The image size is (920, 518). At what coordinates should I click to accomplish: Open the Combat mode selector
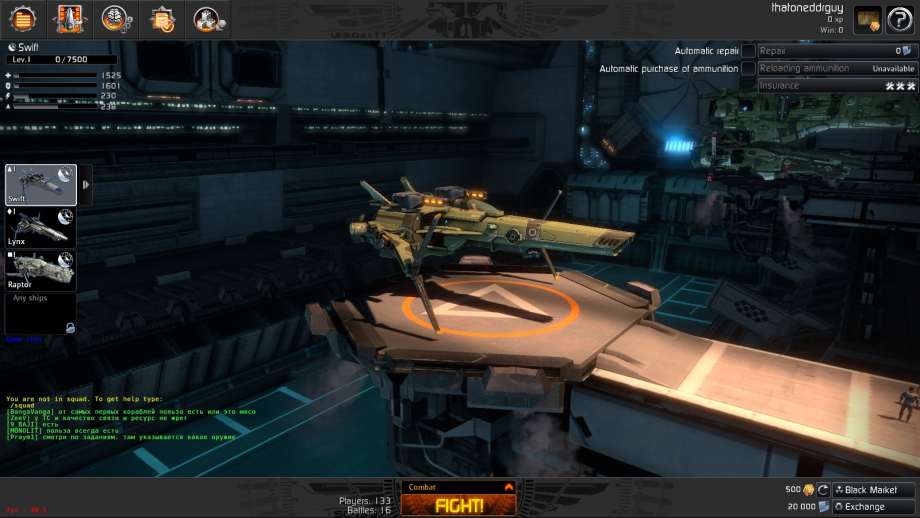460,487
